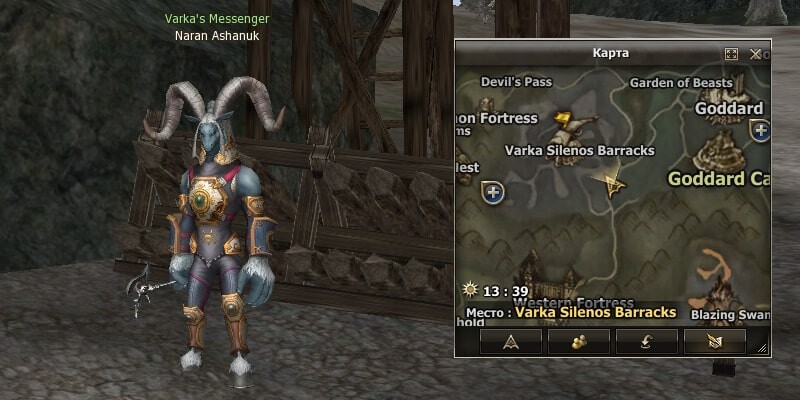
Task: Click the blue shield marker on the map's west side
Action: (x=493, y=190)
